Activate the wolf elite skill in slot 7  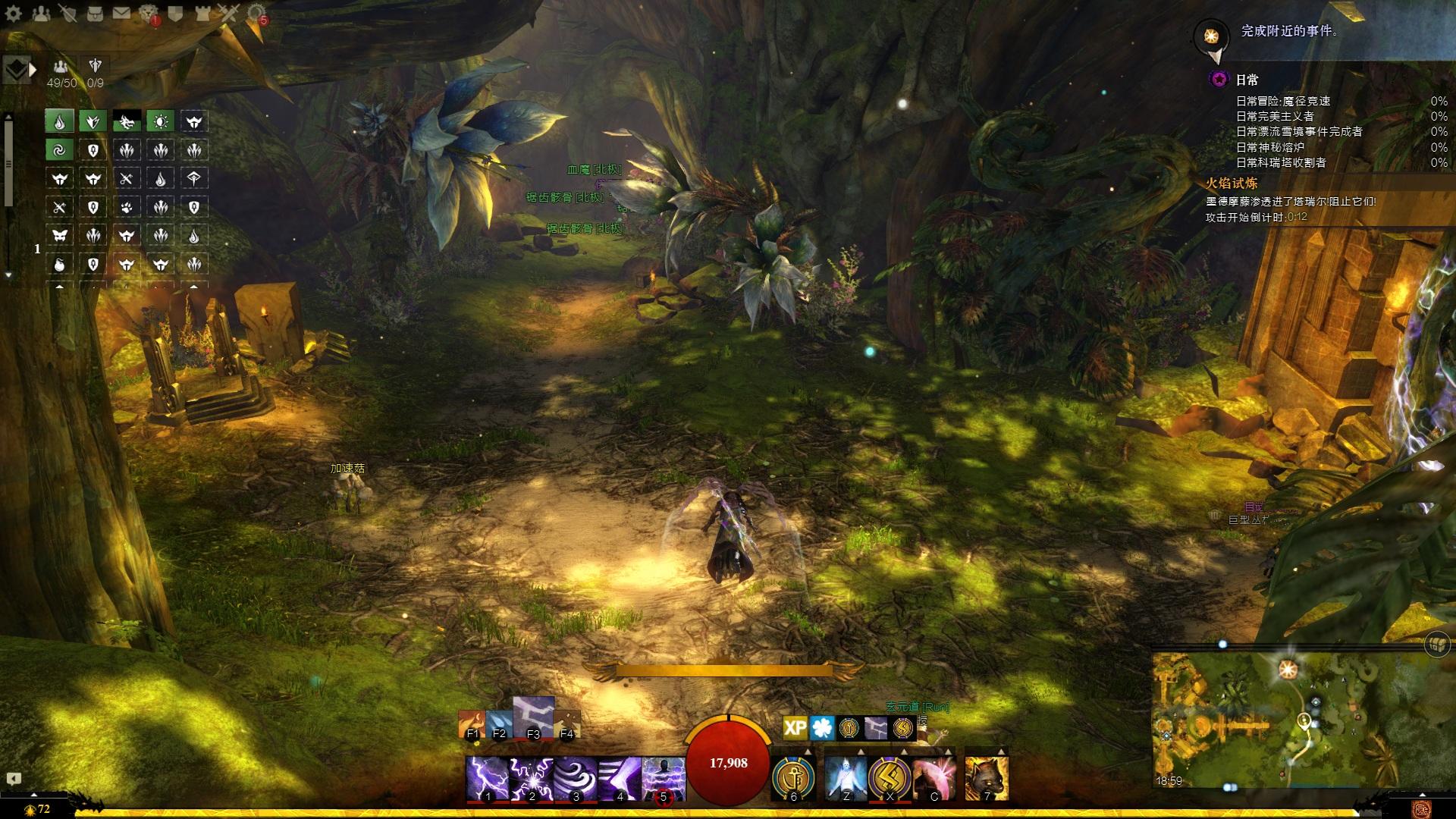click(x=987, y=778)
